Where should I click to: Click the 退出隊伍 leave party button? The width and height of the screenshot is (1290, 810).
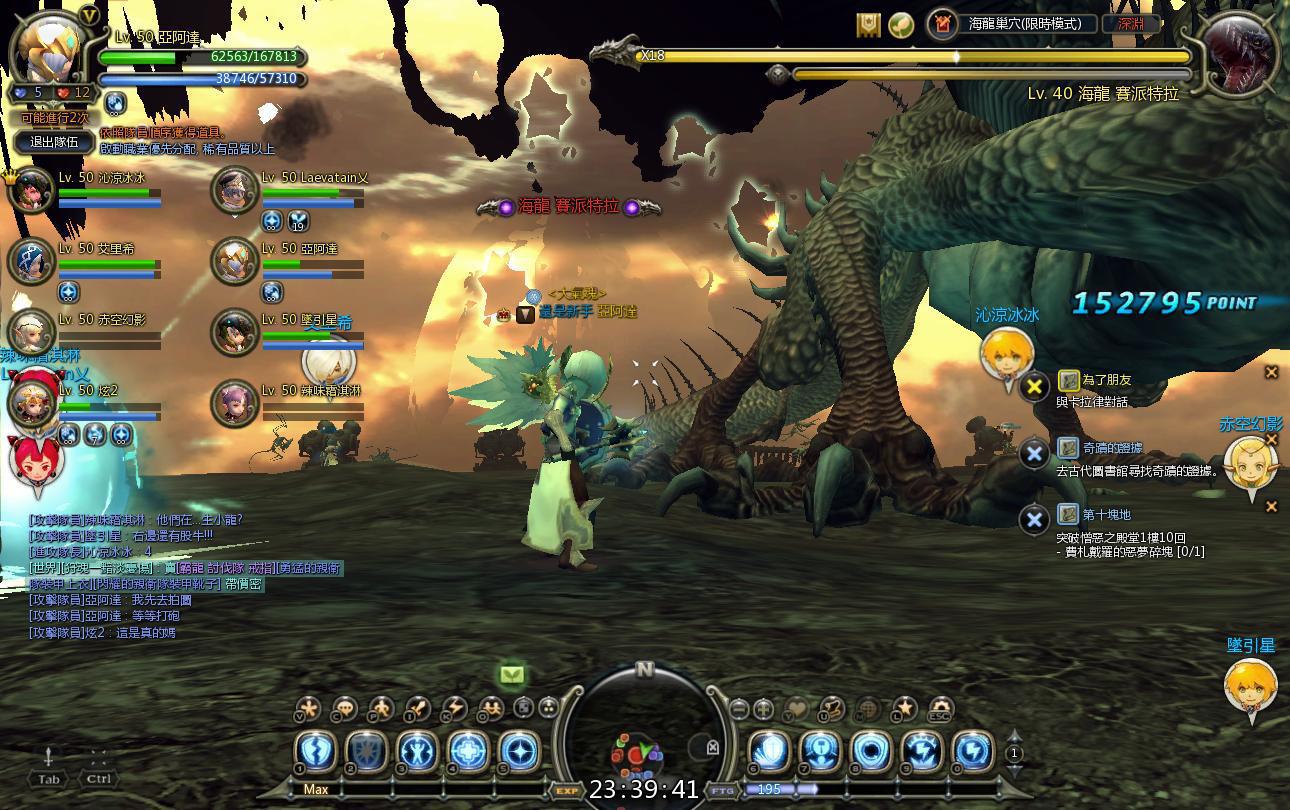tap(54, 142)
